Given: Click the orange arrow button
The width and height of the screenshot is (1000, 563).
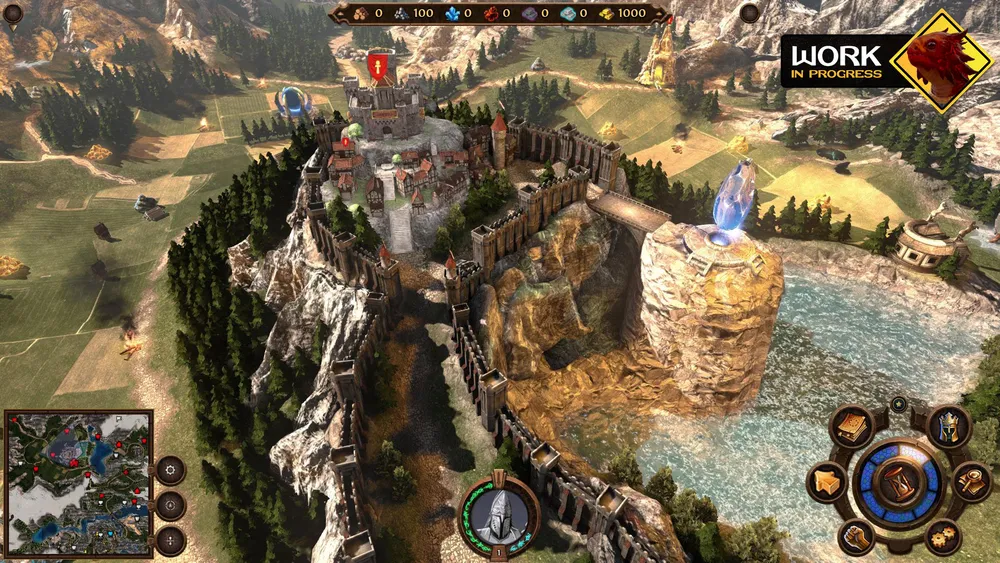Looking at the screenshot, I should [826, 483].
